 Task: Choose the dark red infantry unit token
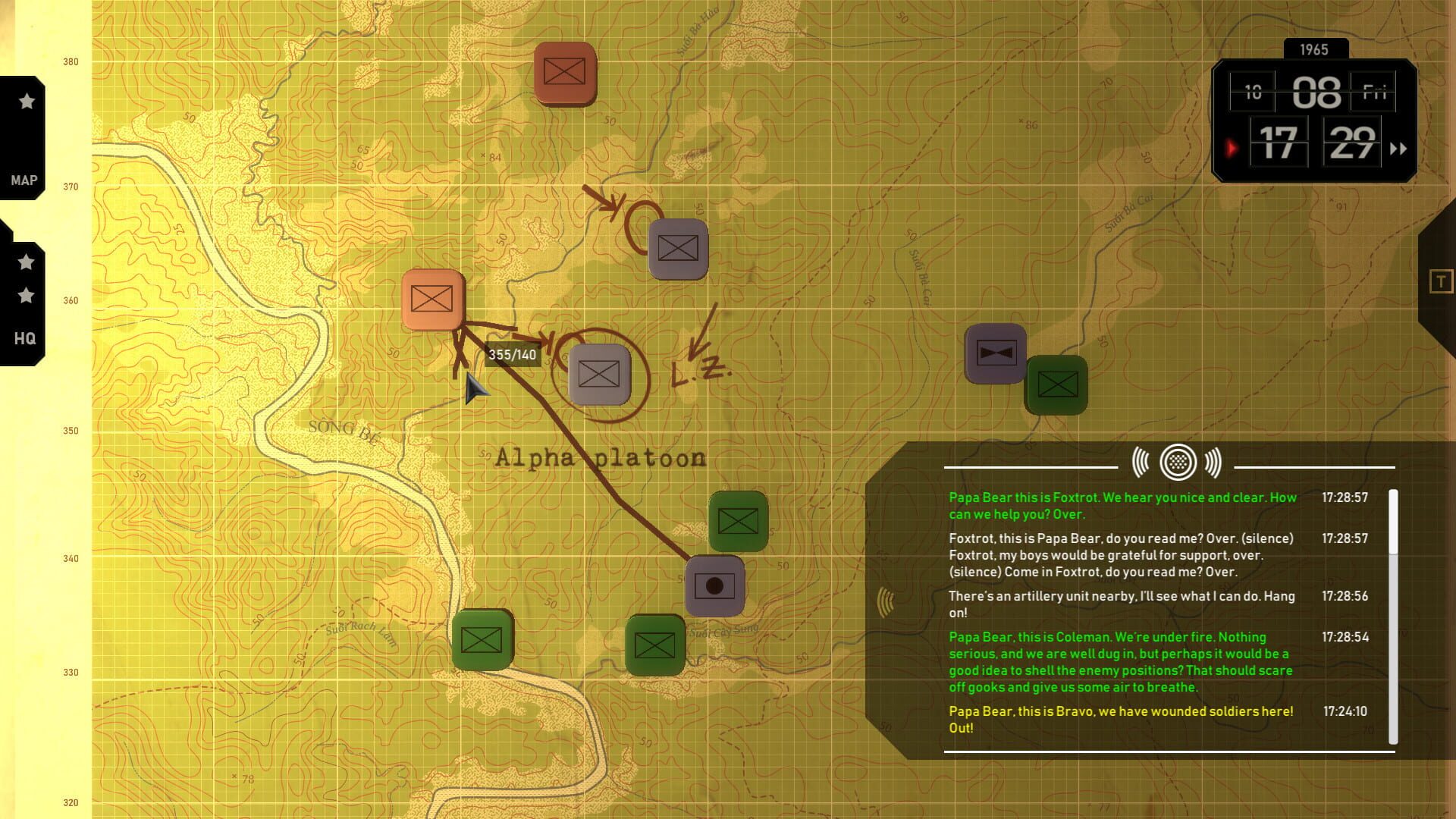click(x=564, y=72)
